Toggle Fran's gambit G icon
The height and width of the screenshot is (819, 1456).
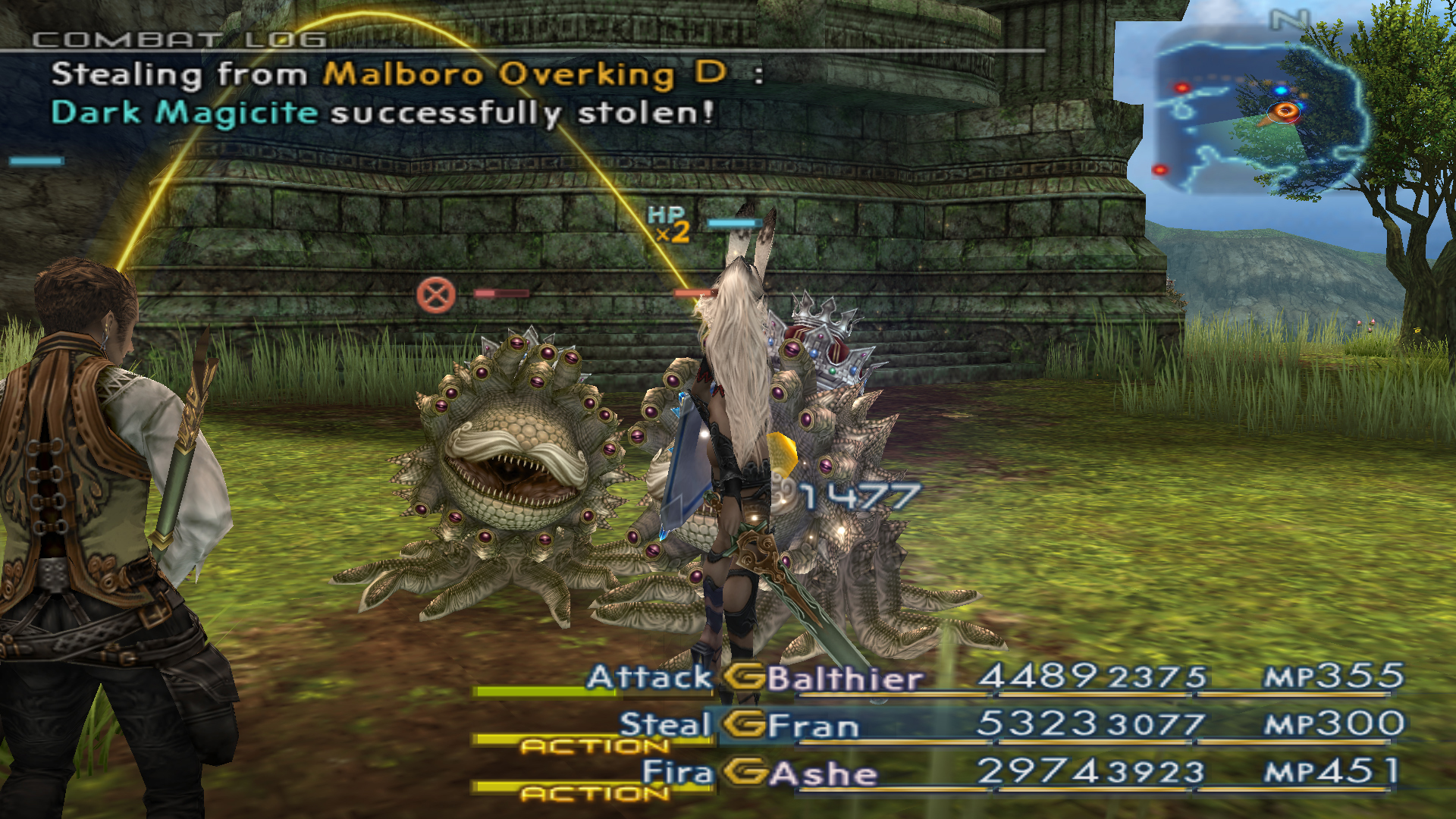744,724
